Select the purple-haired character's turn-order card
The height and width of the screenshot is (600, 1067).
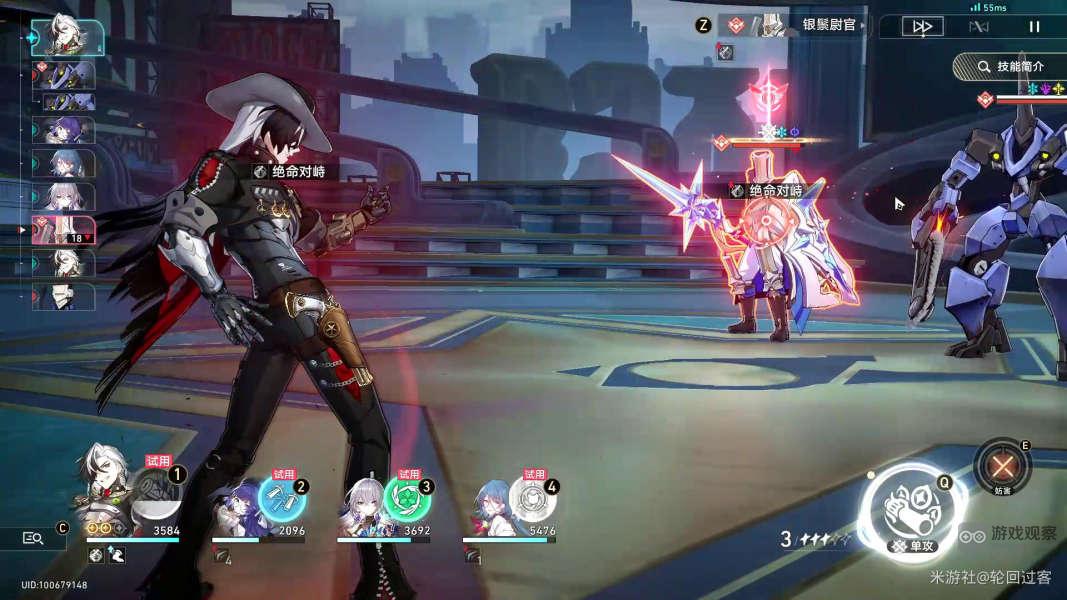tap(65, 130)
